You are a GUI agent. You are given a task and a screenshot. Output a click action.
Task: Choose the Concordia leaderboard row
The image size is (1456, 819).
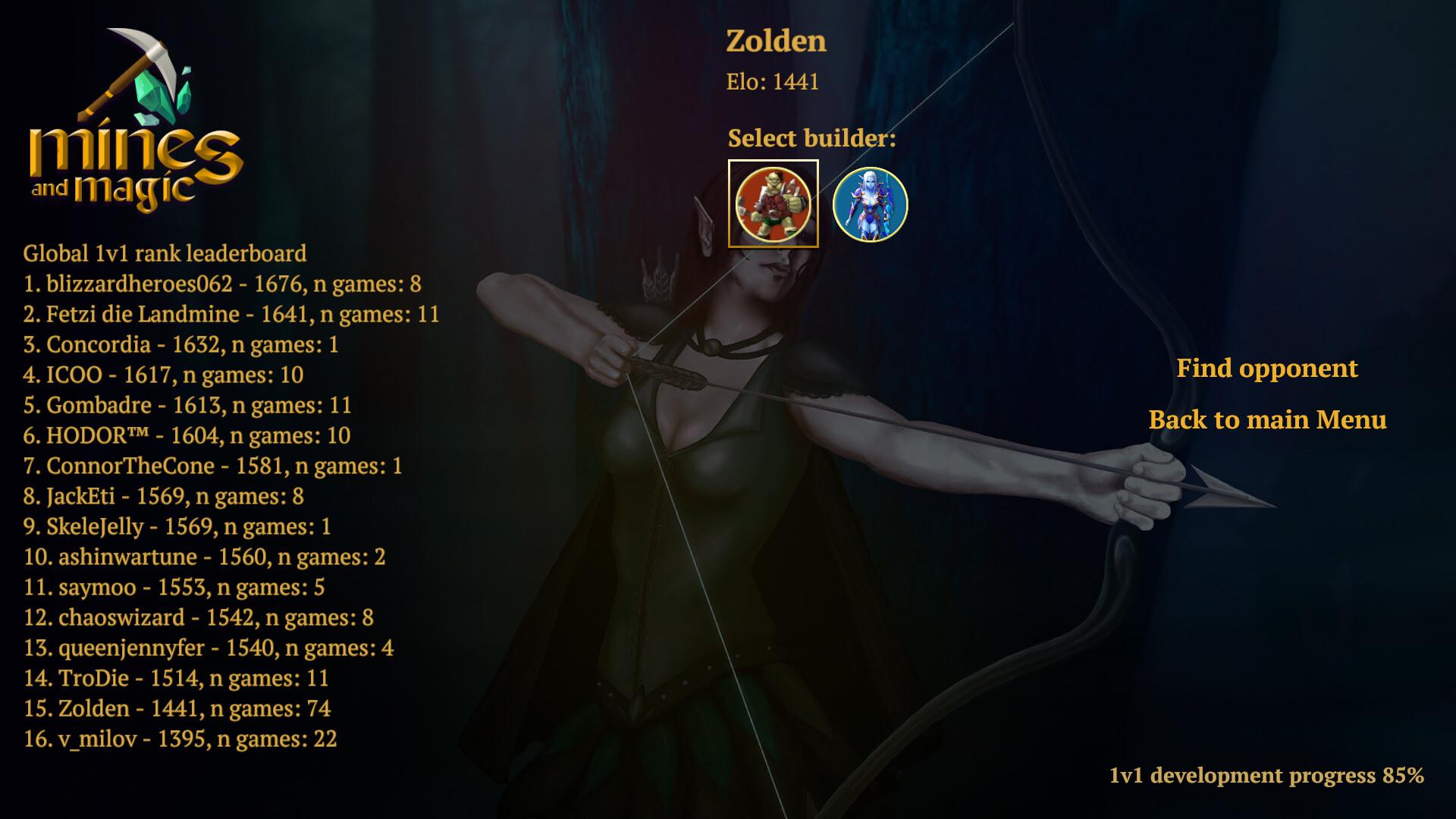click(180, 344)
